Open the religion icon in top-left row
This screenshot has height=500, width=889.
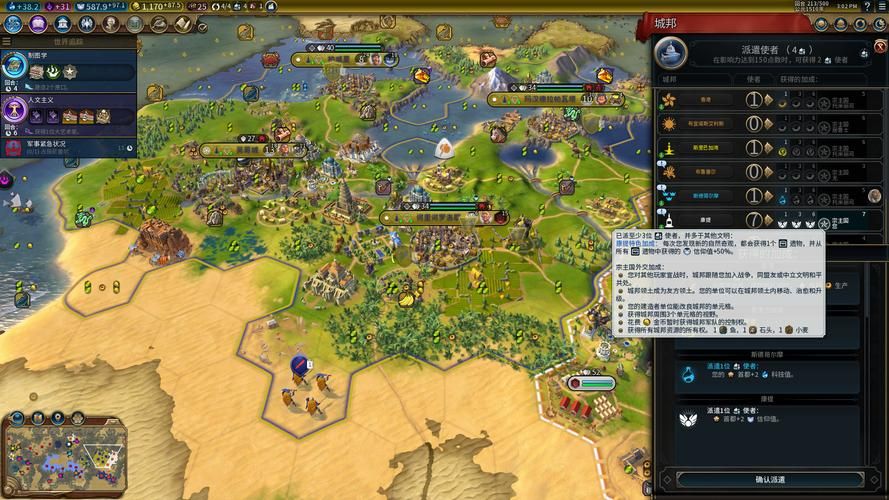tap(88, 23)
